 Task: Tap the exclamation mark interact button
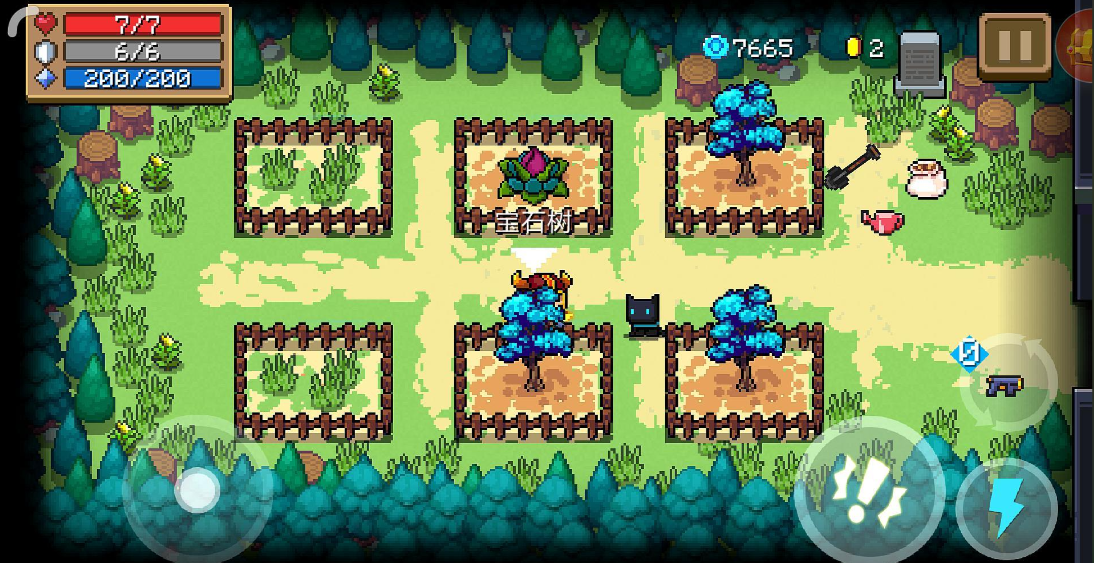coord(868,492)
